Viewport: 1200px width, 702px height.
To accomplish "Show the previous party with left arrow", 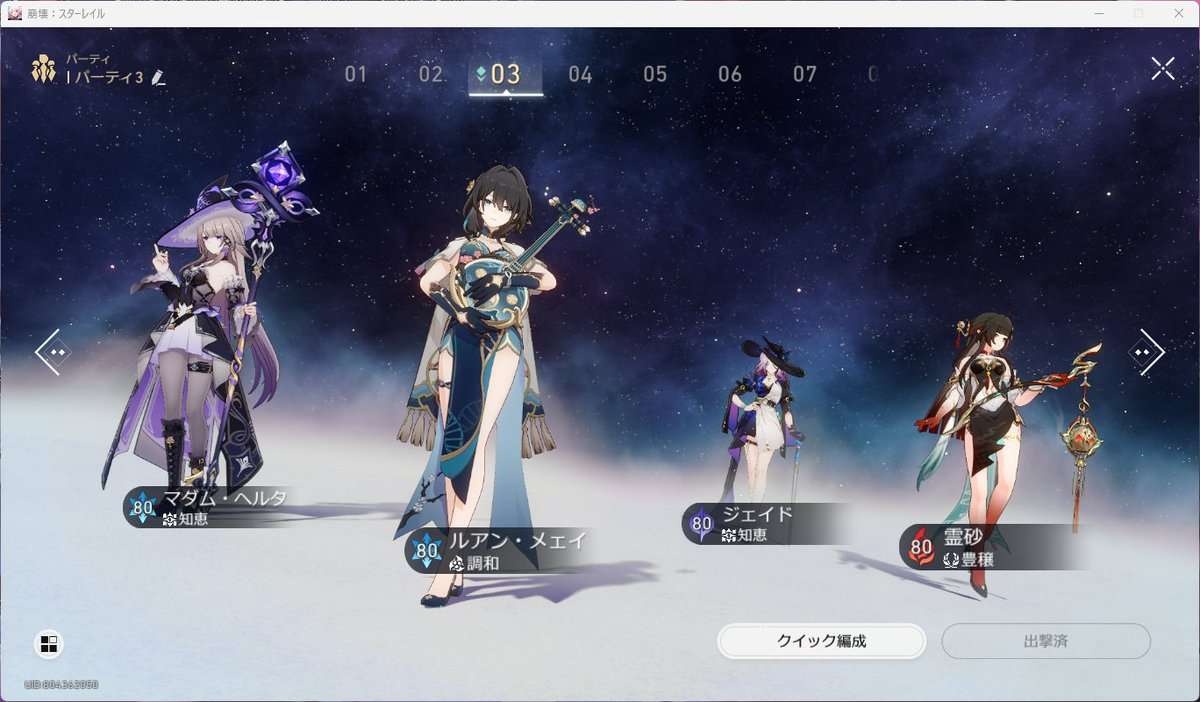I will click(52, 352).
